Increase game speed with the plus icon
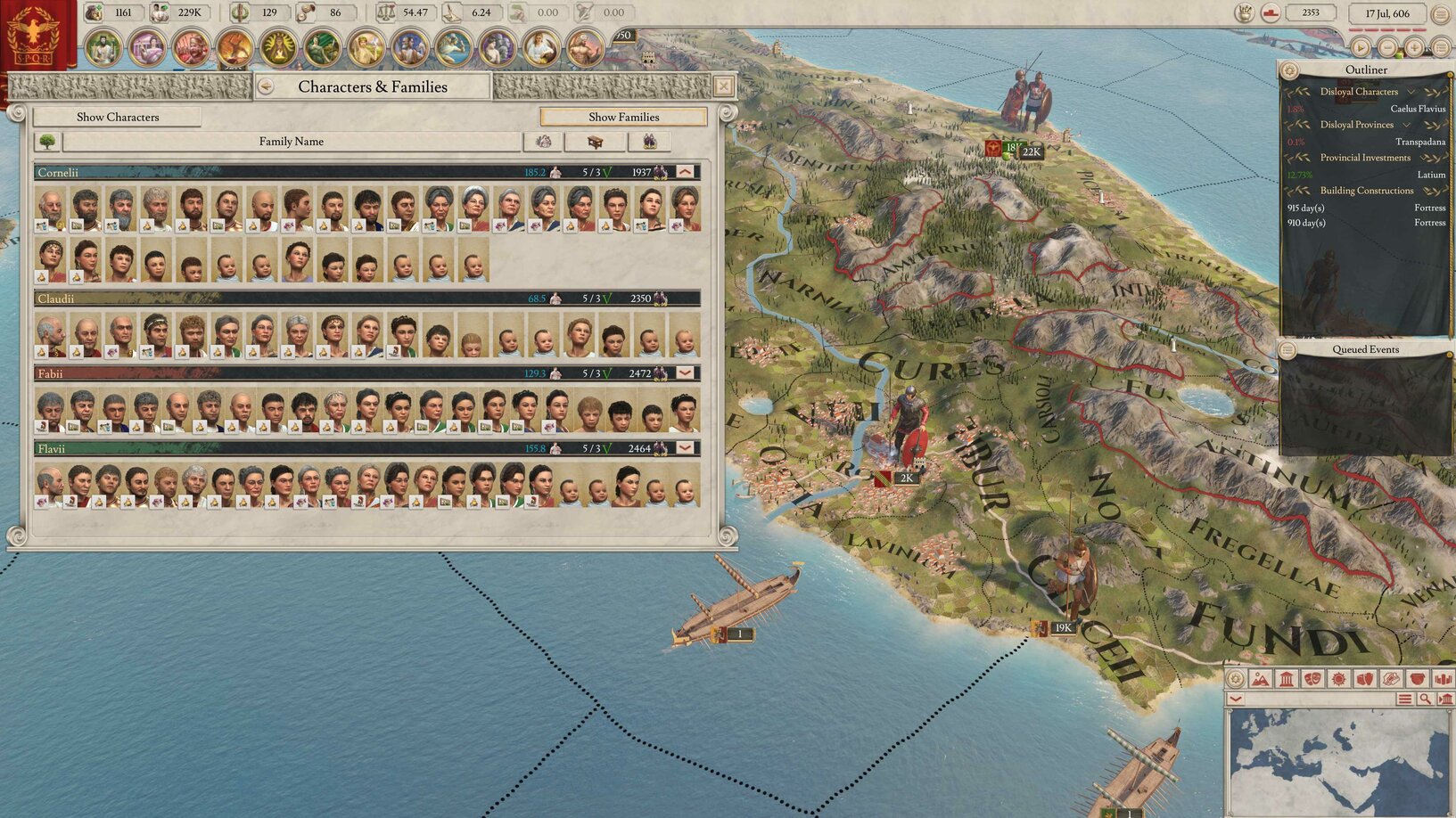Viewport: 1456px width, 818px height. (1413, 47)
